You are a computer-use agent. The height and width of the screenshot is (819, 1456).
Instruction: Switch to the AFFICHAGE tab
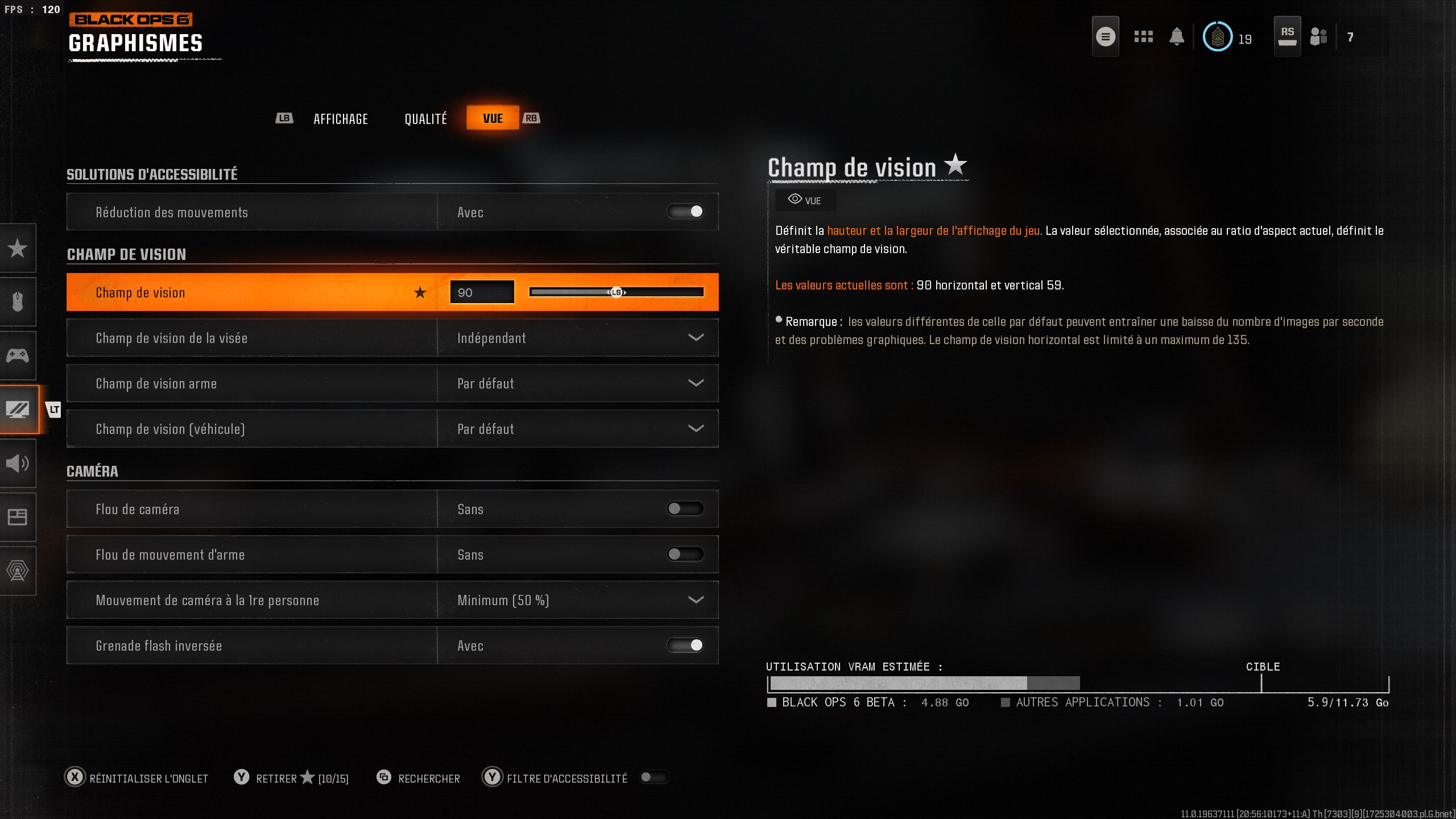(341, 118)
